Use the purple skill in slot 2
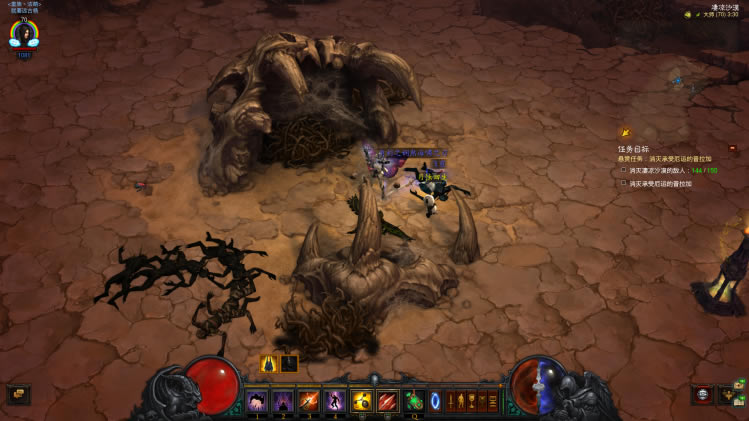749x421 pixels. click(x=283, y=401)
